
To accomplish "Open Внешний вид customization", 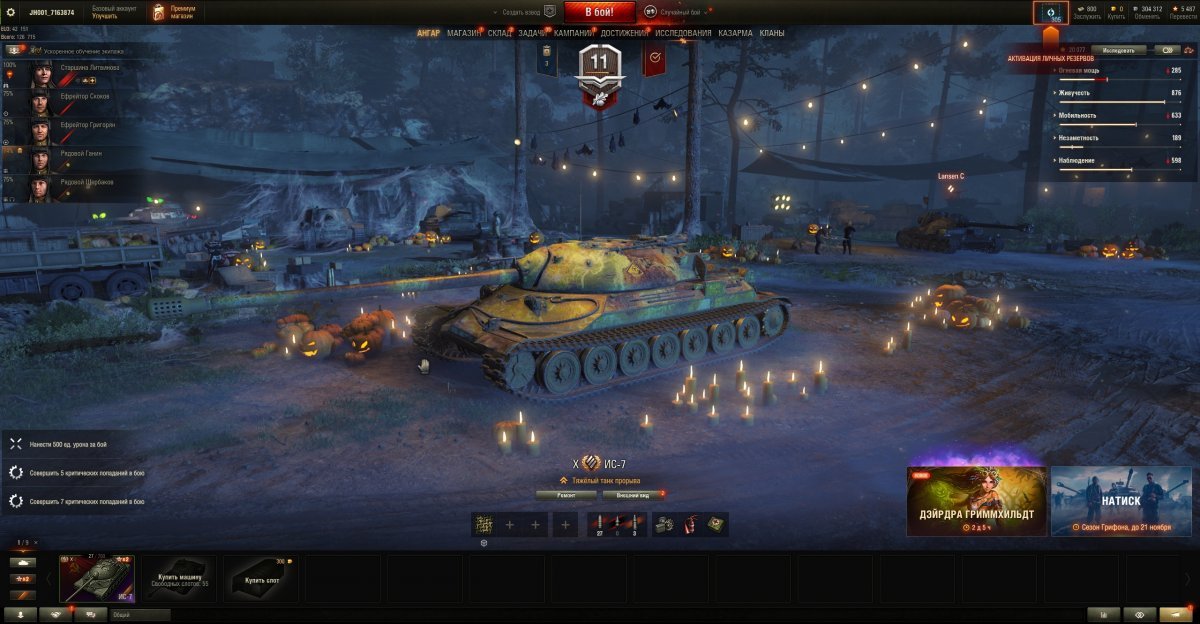I will (632, 494).
